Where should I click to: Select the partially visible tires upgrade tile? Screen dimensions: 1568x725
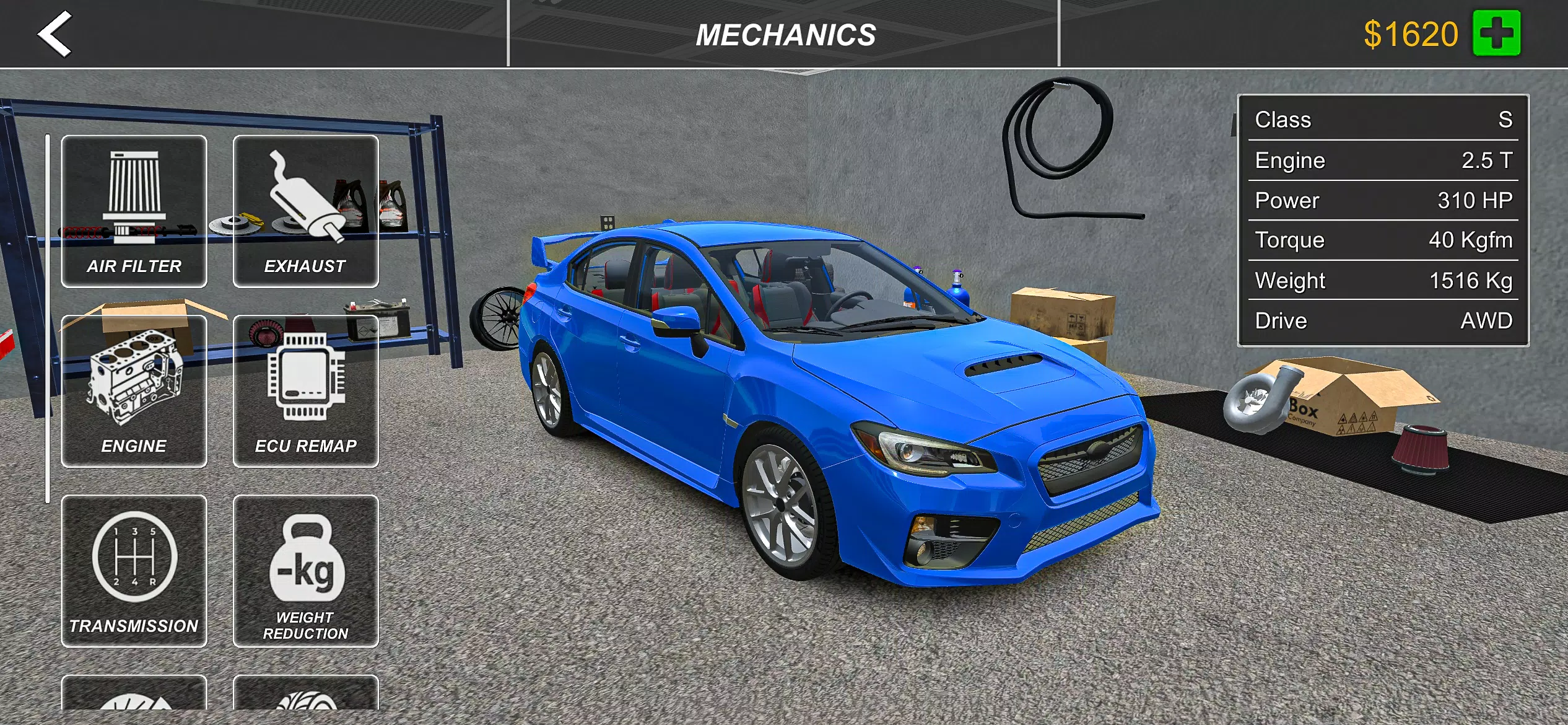tap(306, 706)
